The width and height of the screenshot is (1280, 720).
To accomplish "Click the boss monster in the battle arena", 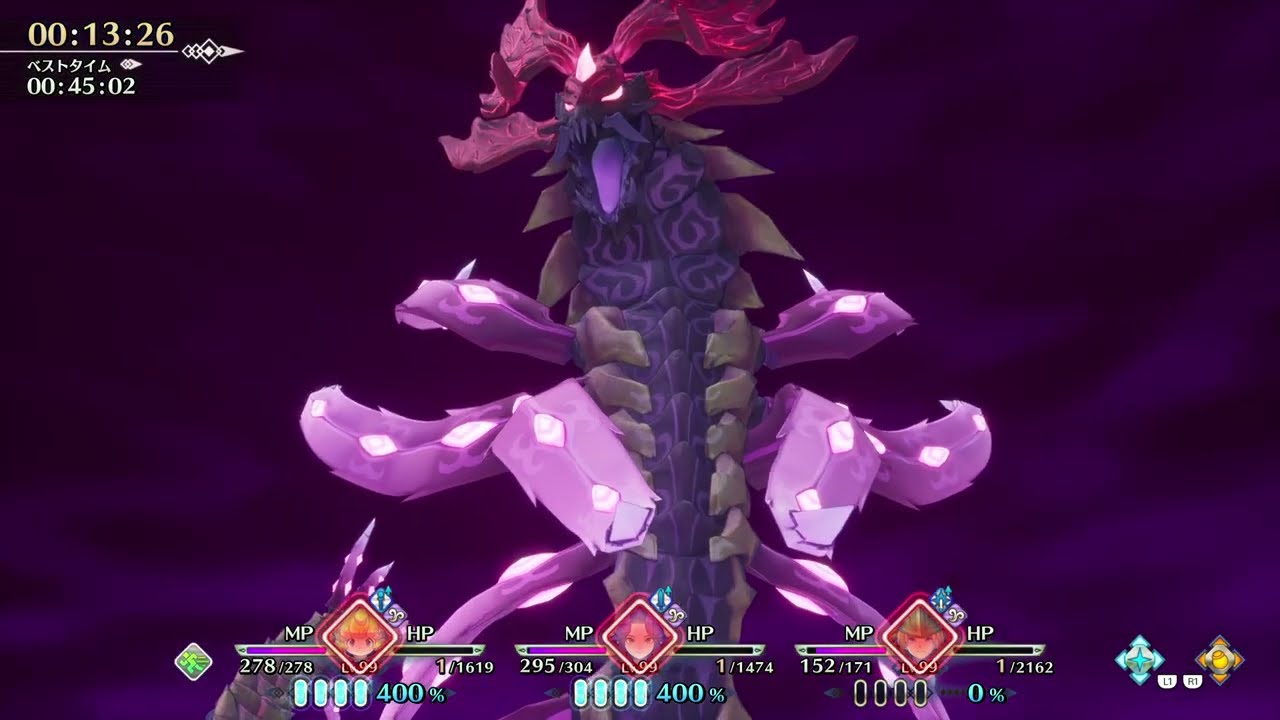I will tap(640, 300).
